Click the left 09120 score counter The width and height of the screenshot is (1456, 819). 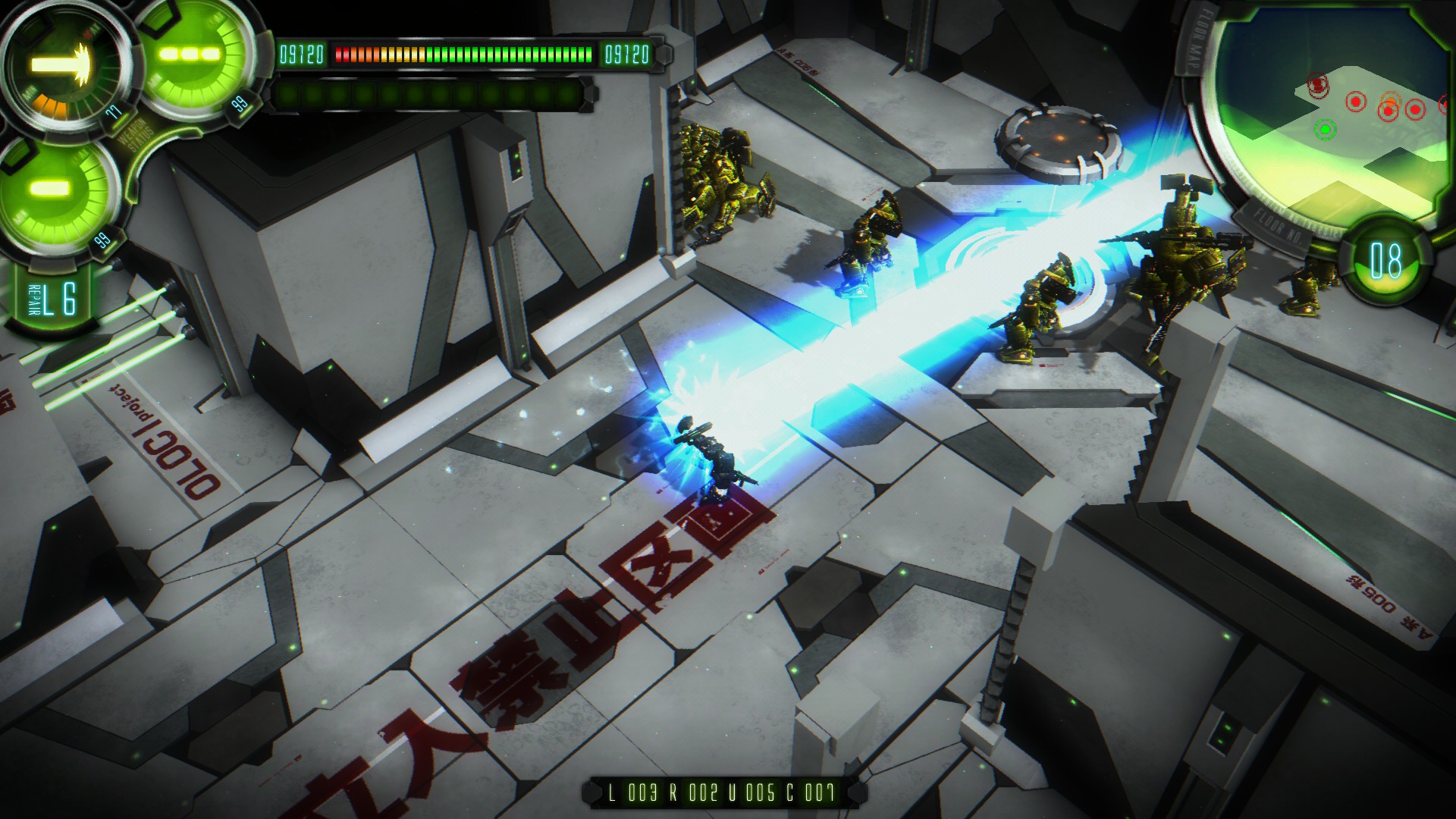pyautogui.click(x=301, y=54)
